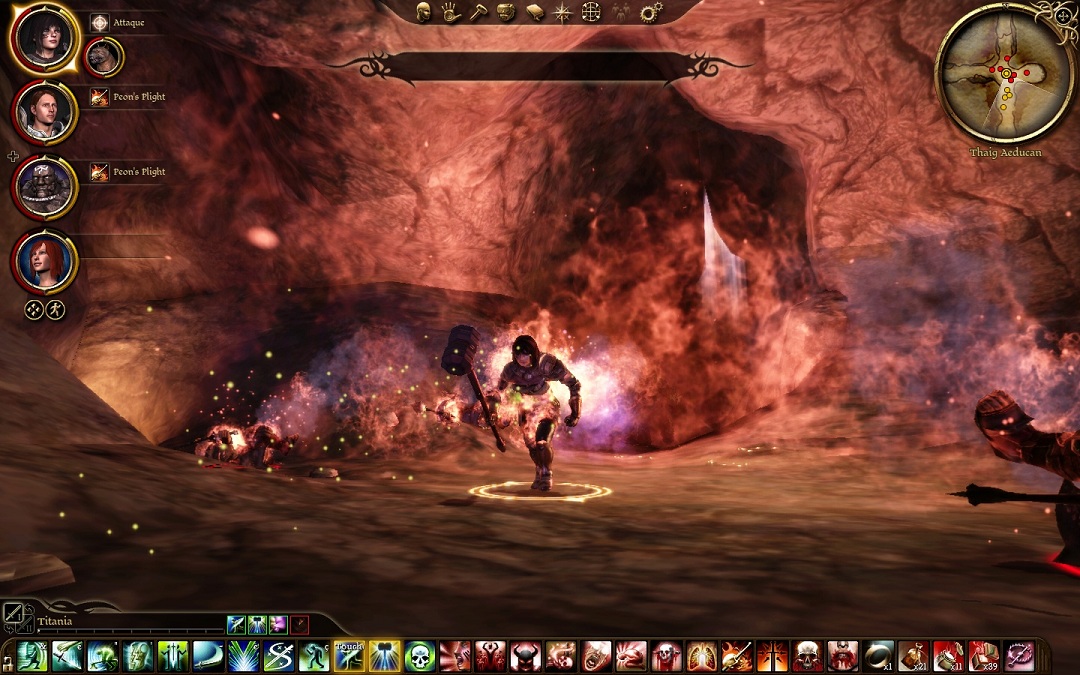Open the inventory backpack icon
The width and height of the screenshot is (1080, 675).
pyautogui.click(x=507, y=12)
